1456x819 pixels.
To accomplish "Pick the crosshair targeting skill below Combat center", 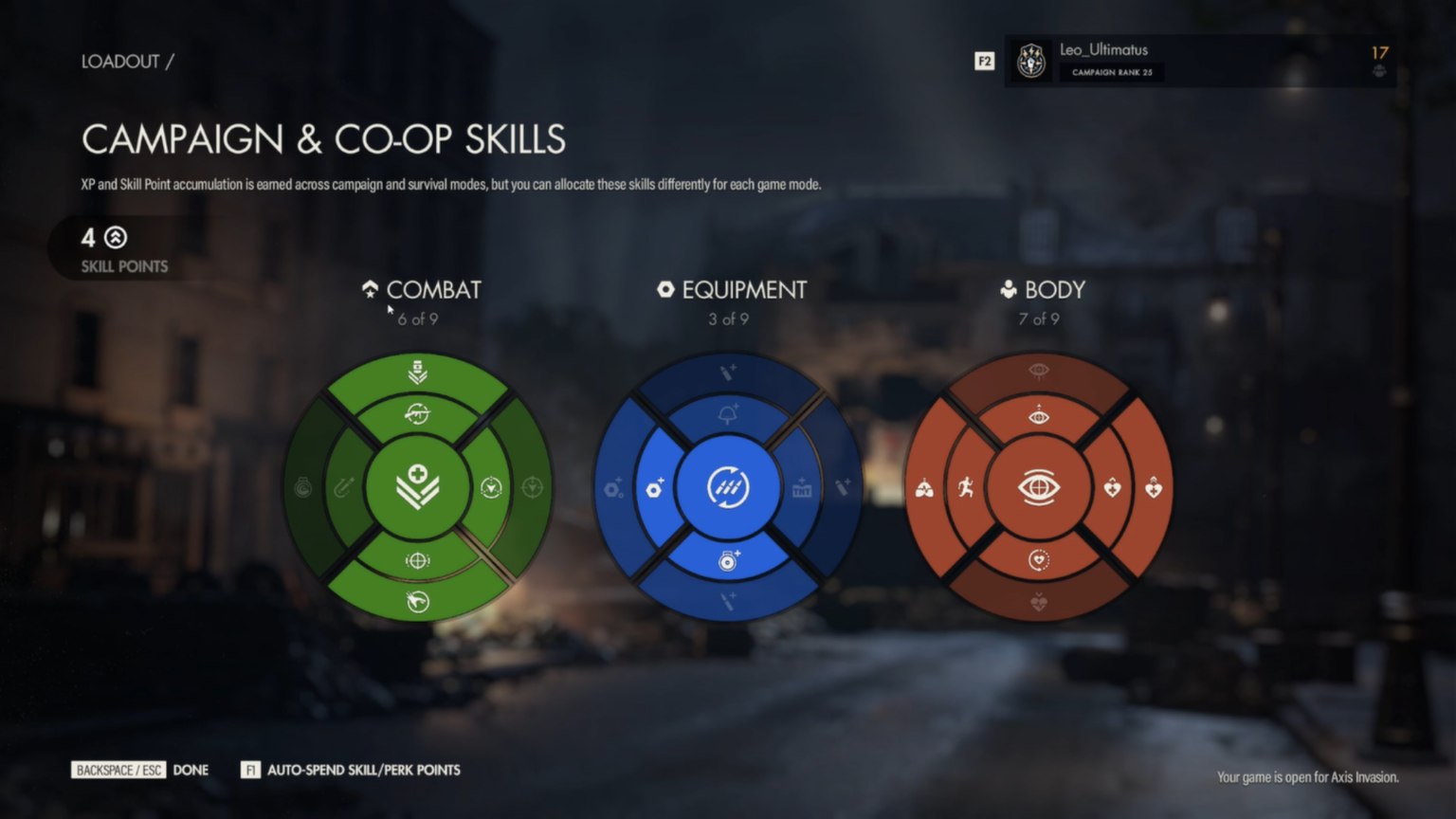I will click(x=418, y=558).
